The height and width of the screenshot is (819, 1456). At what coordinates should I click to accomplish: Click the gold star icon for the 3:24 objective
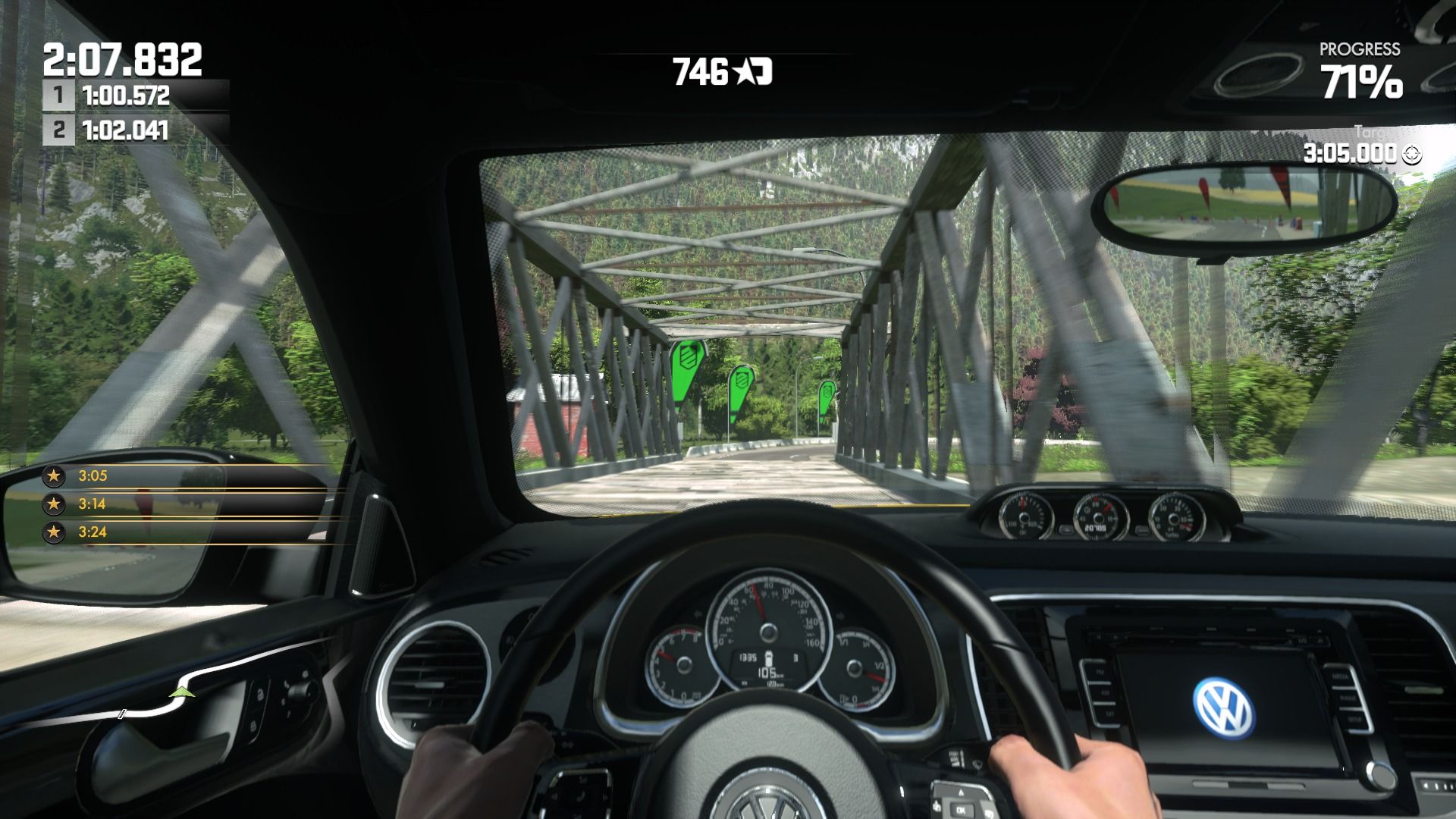53,532
